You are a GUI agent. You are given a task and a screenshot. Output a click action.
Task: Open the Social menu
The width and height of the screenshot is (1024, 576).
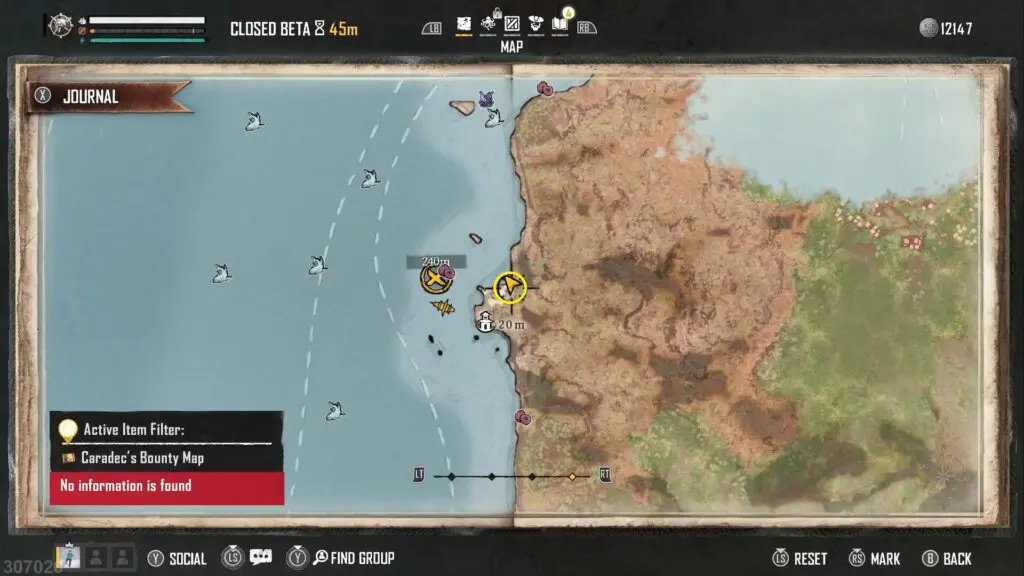point(178,559)
